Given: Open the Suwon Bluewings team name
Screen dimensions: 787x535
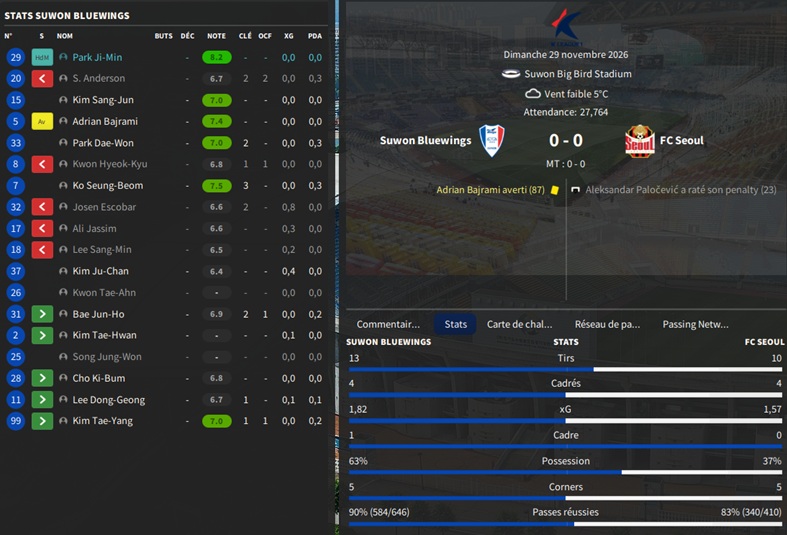Looking at the screenshot, I should [425, 140].
